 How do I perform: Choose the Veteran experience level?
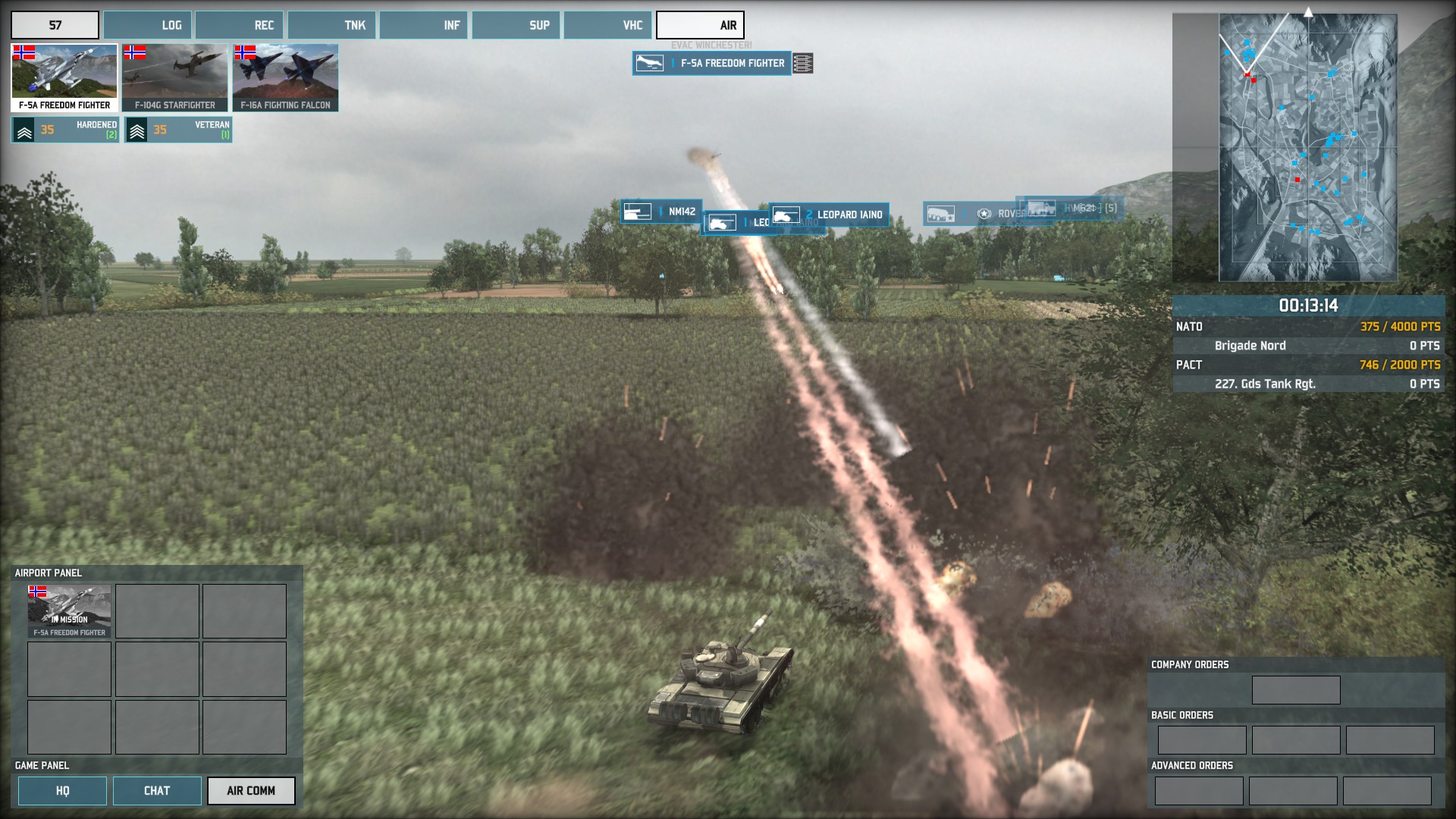pos(178,130)
